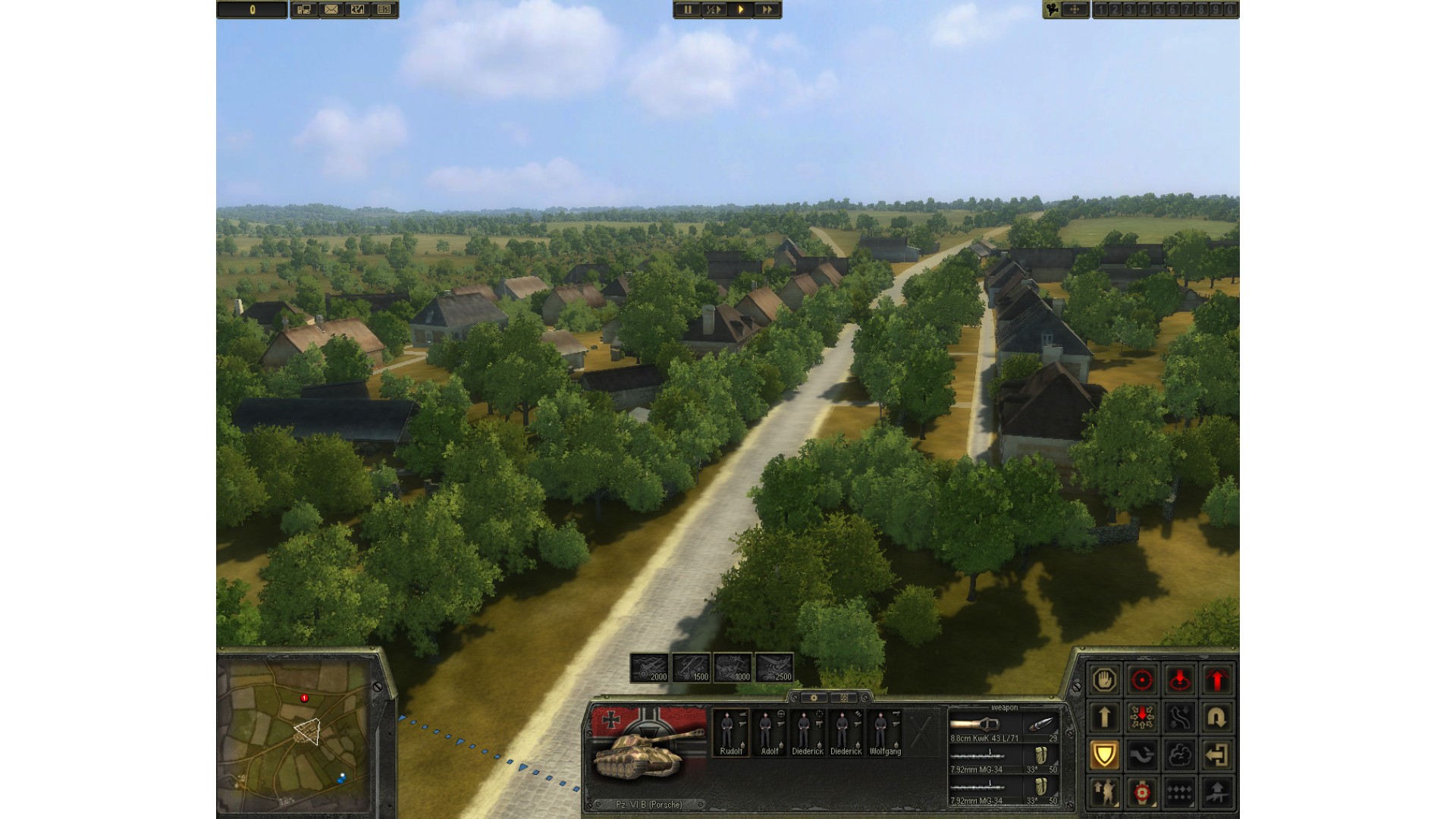The width and height of the screenshot is (1456, 819).
Task: Set game speed to fast forward
Action: coord(767,10)
